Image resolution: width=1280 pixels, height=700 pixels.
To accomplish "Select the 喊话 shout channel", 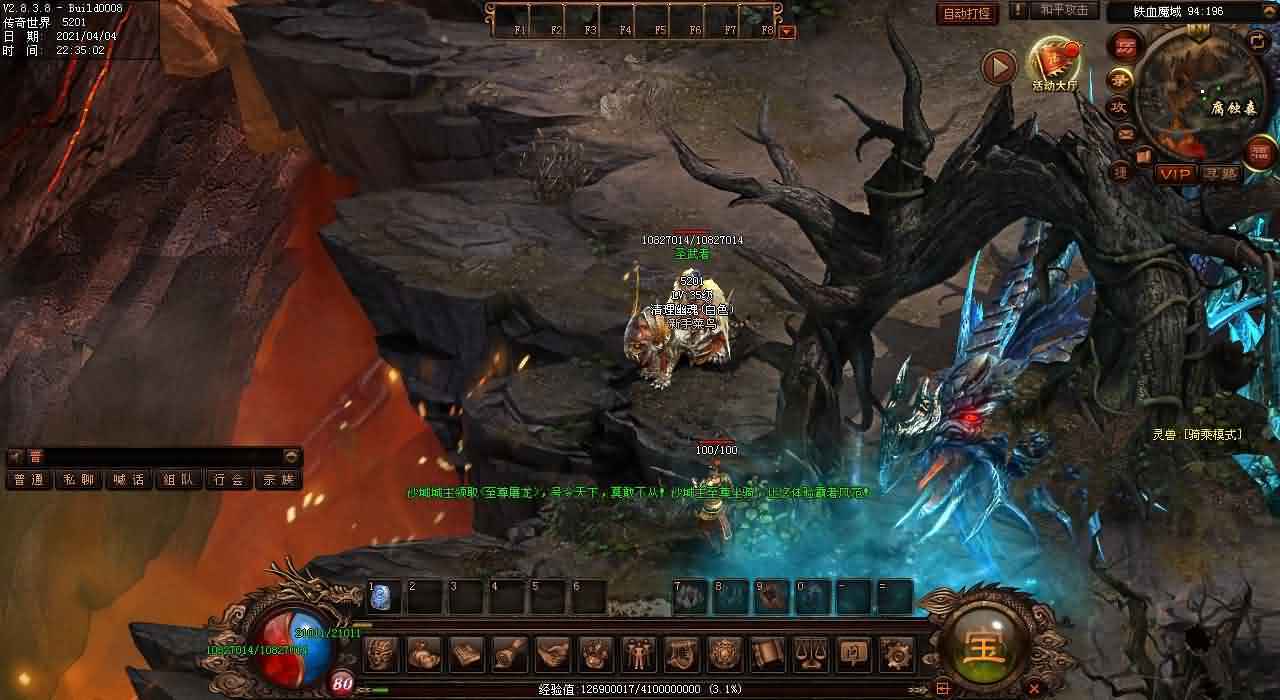I will point(129,480).
